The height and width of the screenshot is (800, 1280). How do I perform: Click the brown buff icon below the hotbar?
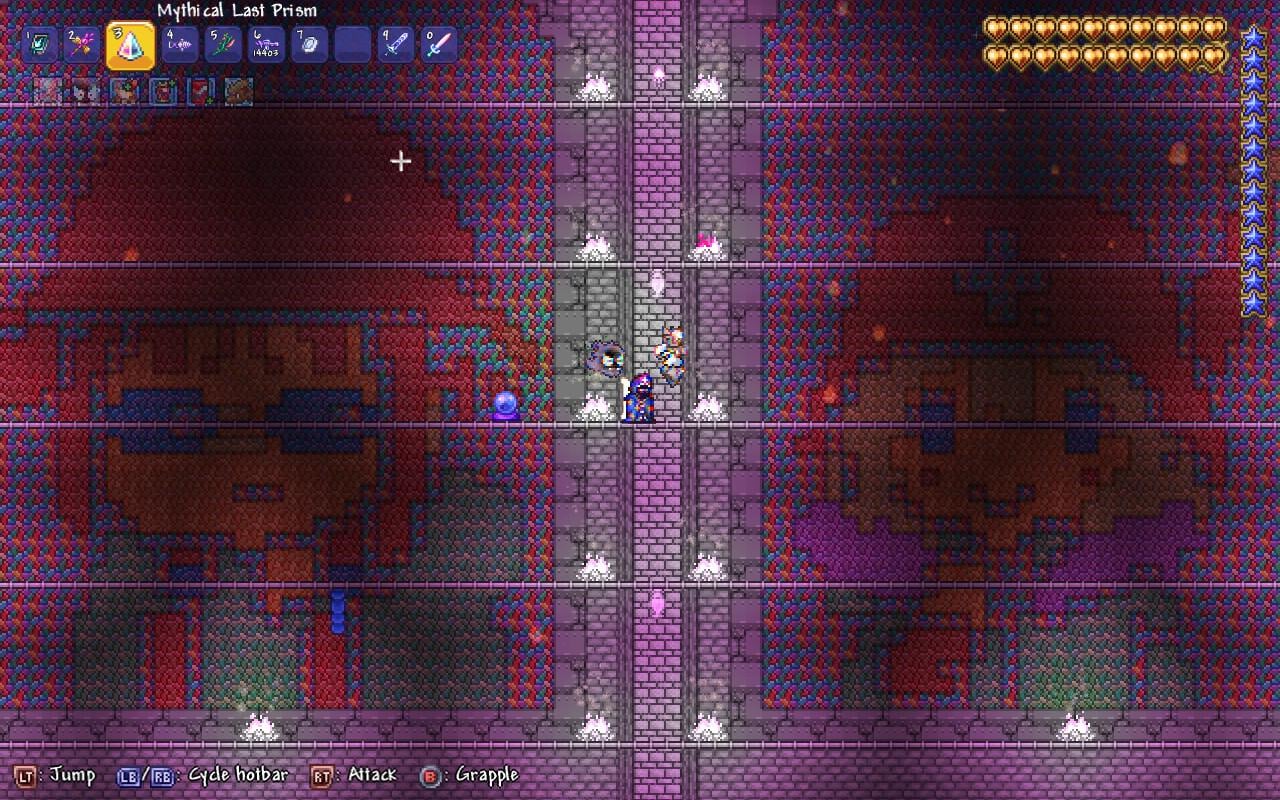coord(238,92)
